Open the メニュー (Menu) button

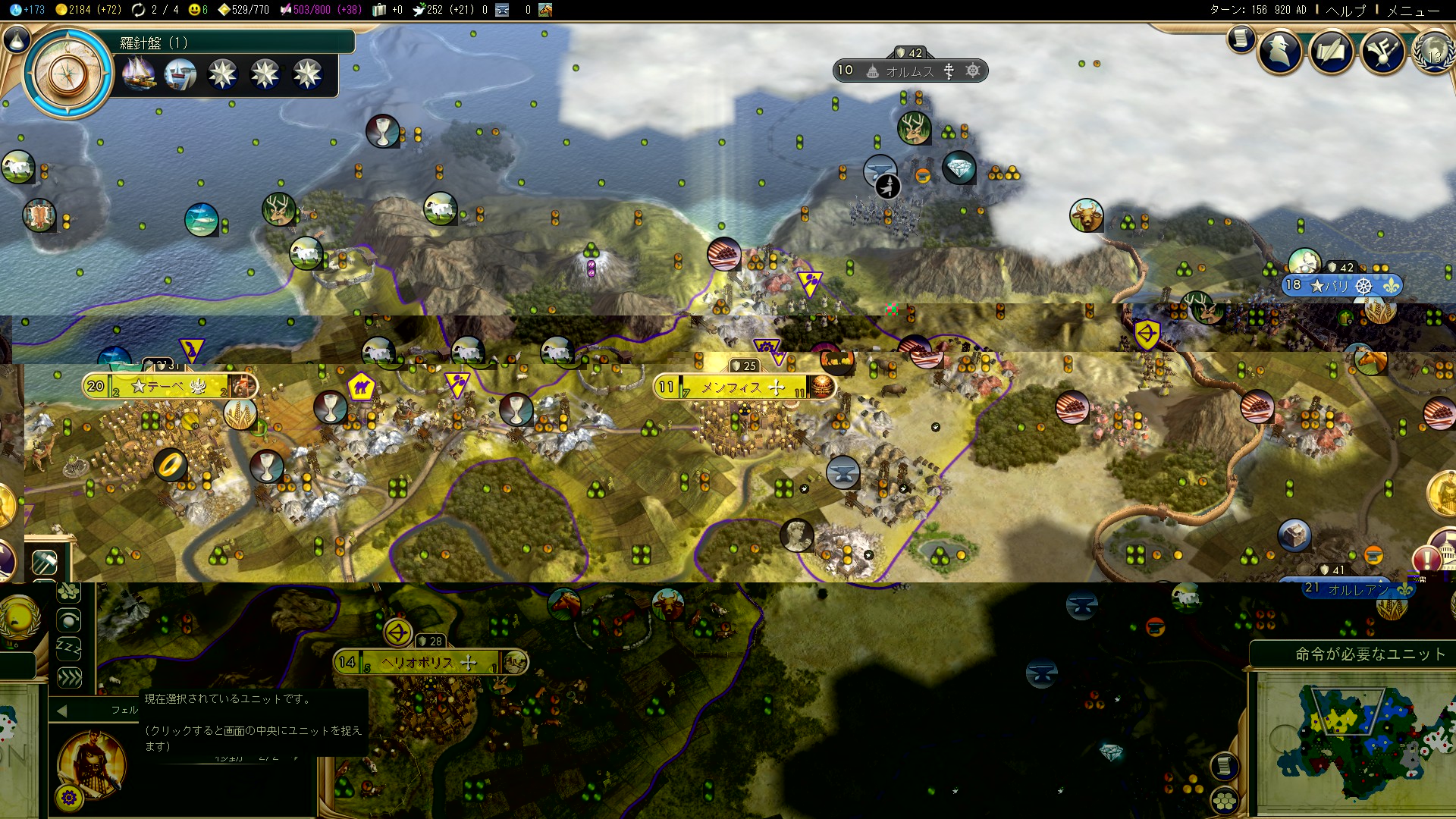coord(1414,10)
